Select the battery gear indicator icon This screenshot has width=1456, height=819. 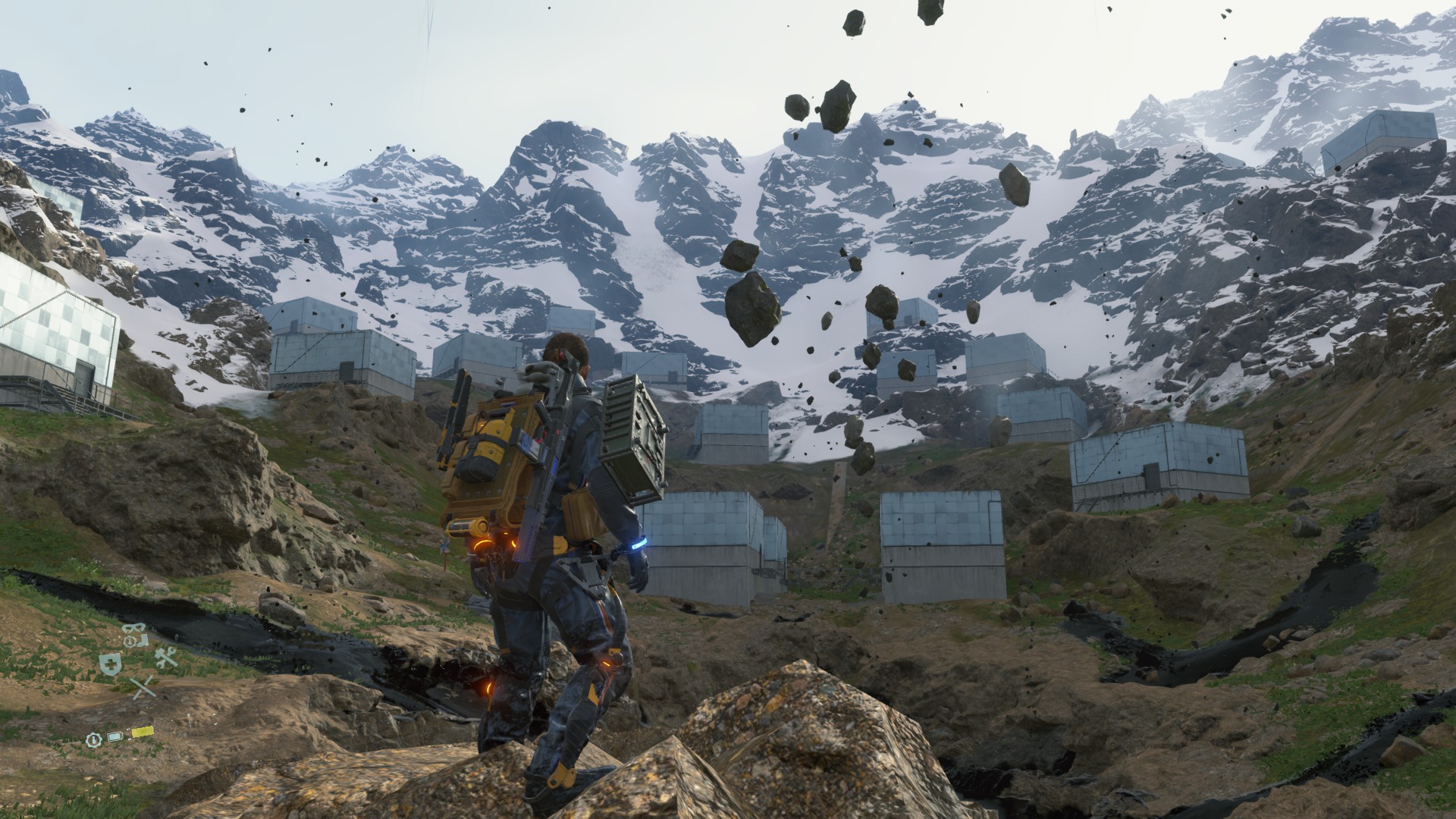point(94,741)
